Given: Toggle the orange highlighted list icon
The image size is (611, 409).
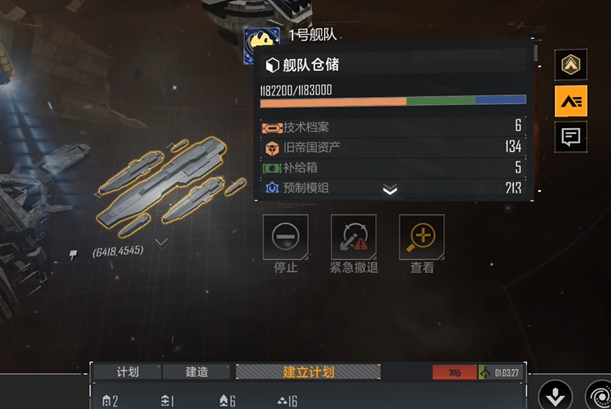Looking at the screenshot, I should tap(572, 101).
